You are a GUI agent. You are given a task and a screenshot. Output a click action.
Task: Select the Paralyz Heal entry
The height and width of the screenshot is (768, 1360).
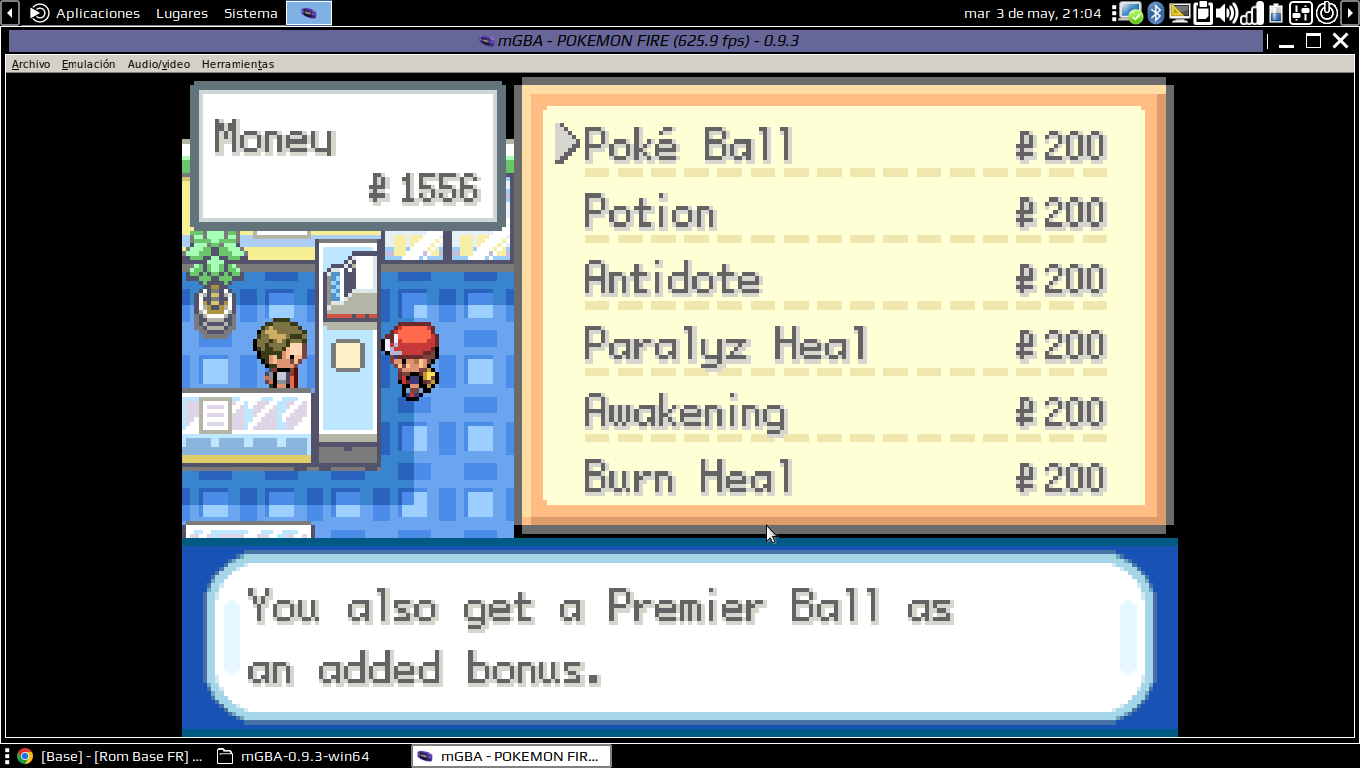[726, 346]
